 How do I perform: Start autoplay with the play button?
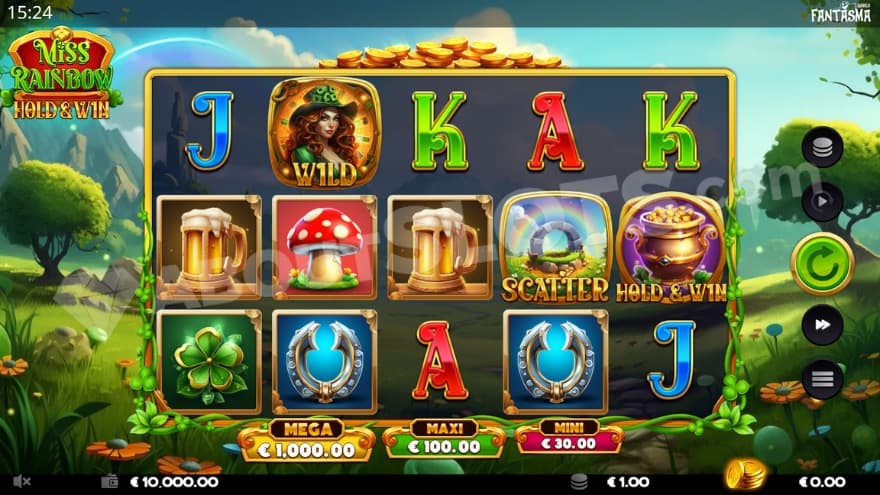822,201
